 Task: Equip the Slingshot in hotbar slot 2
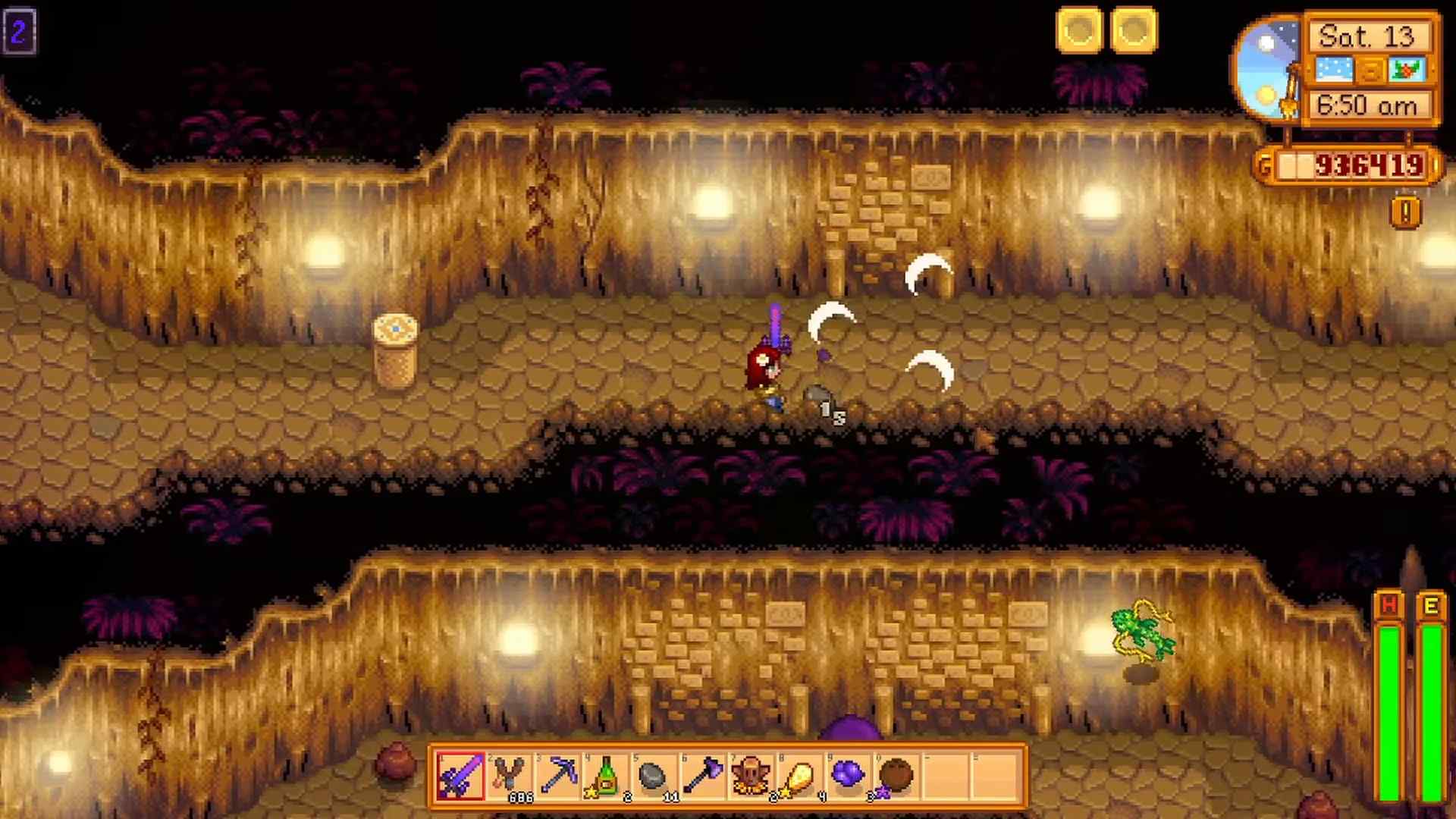[x=507, y=776]
